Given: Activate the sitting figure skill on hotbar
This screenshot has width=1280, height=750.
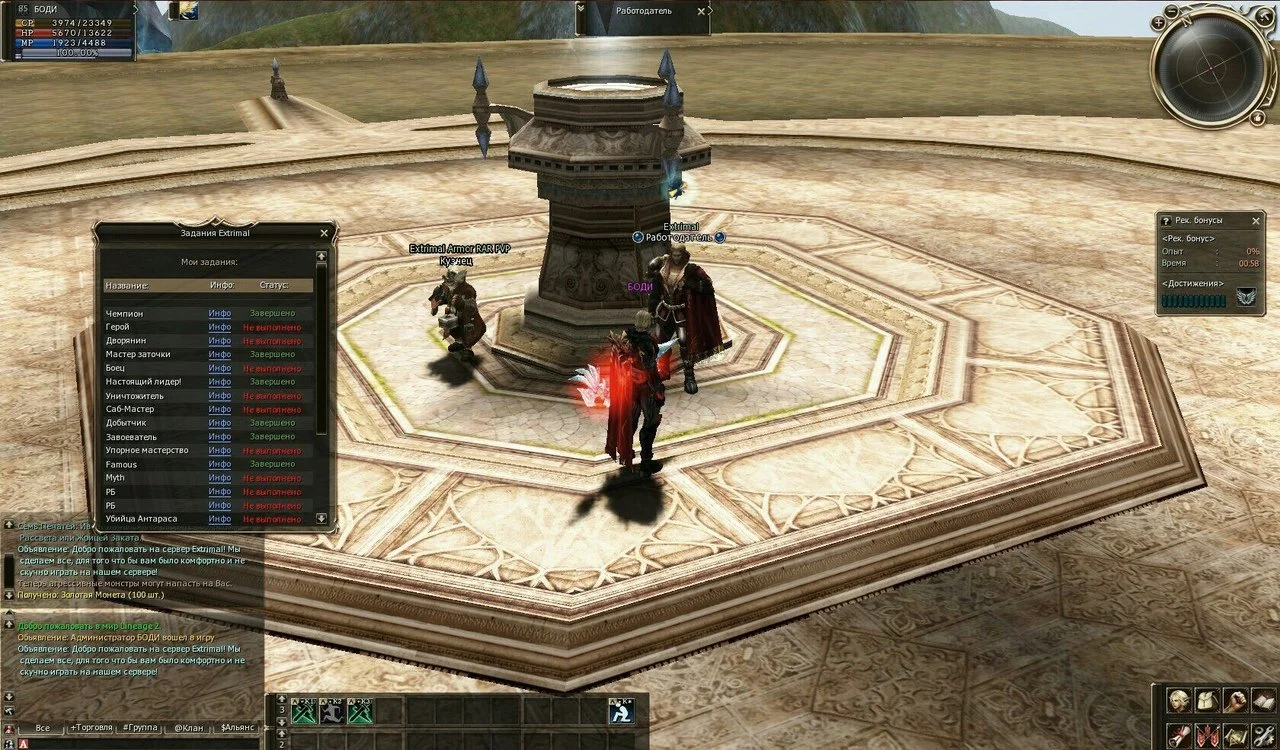Looking at the screenshot, I should click(x=622, y=711).
